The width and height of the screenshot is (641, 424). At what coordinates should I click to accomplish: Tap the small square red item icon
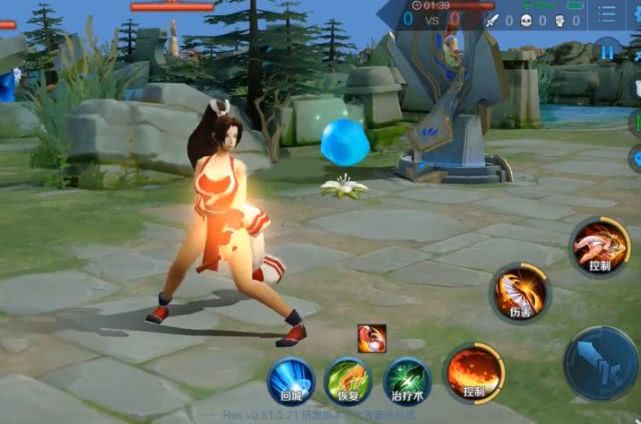(x=372, y=339)
